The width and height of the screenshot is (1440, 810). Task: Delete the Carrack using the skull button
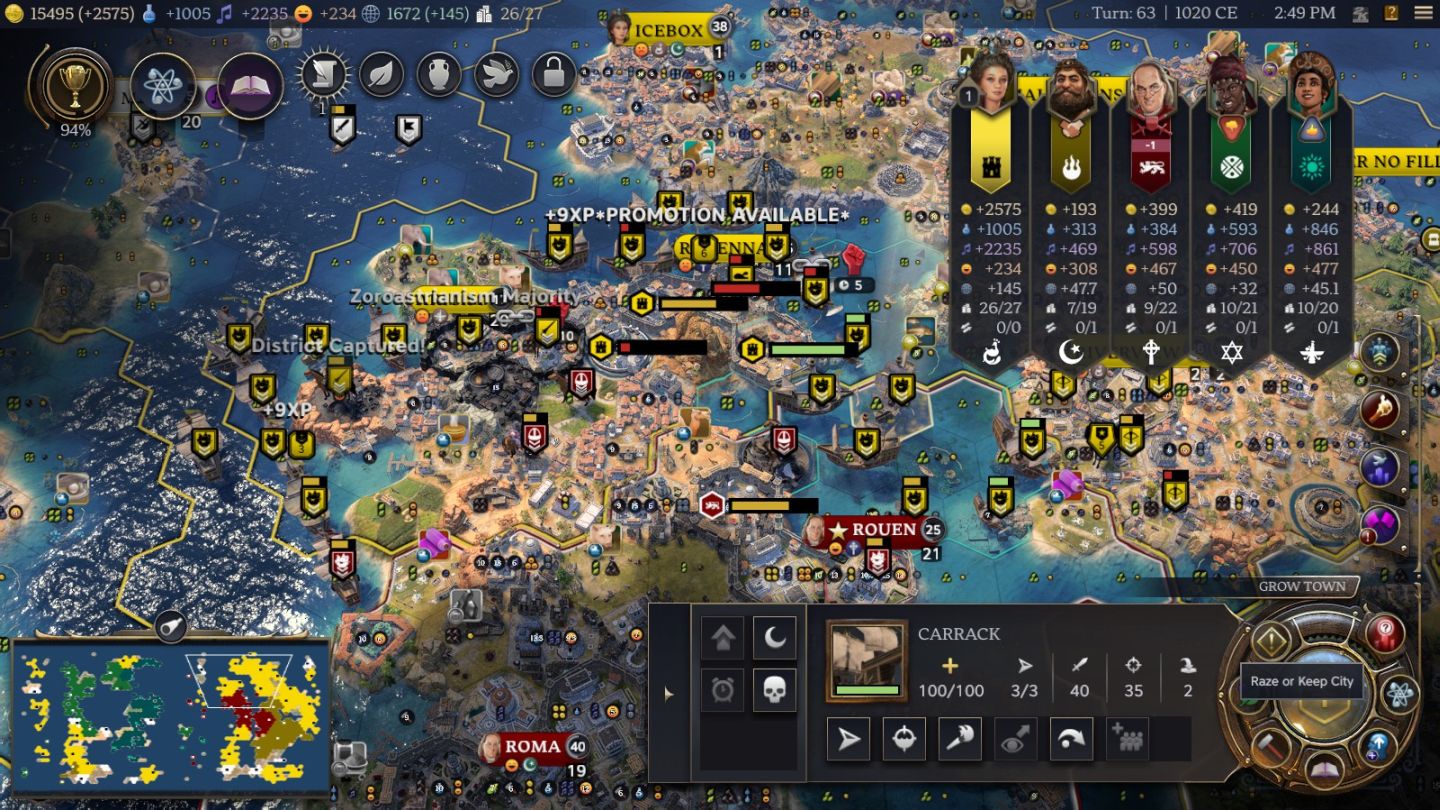775,689
